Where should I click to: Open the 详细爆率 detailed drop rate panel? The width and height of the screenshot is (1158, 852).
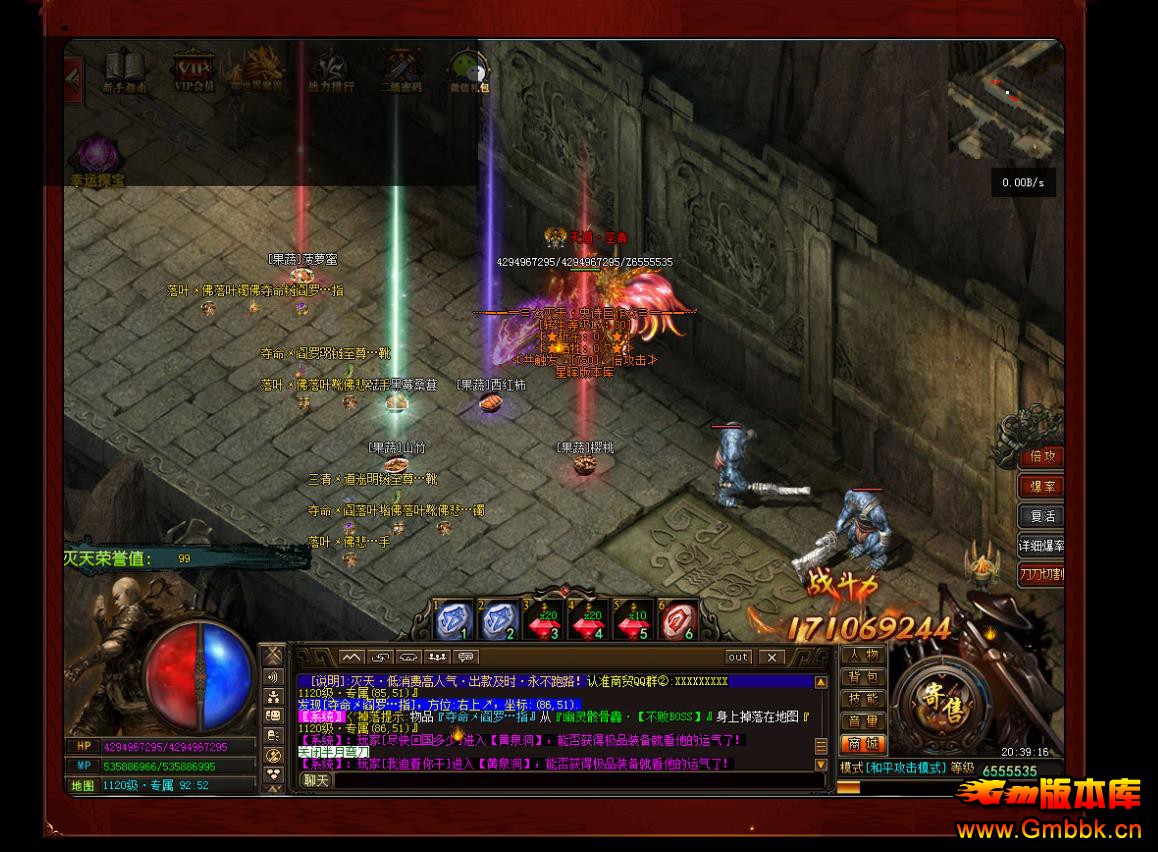point(1041,546)
